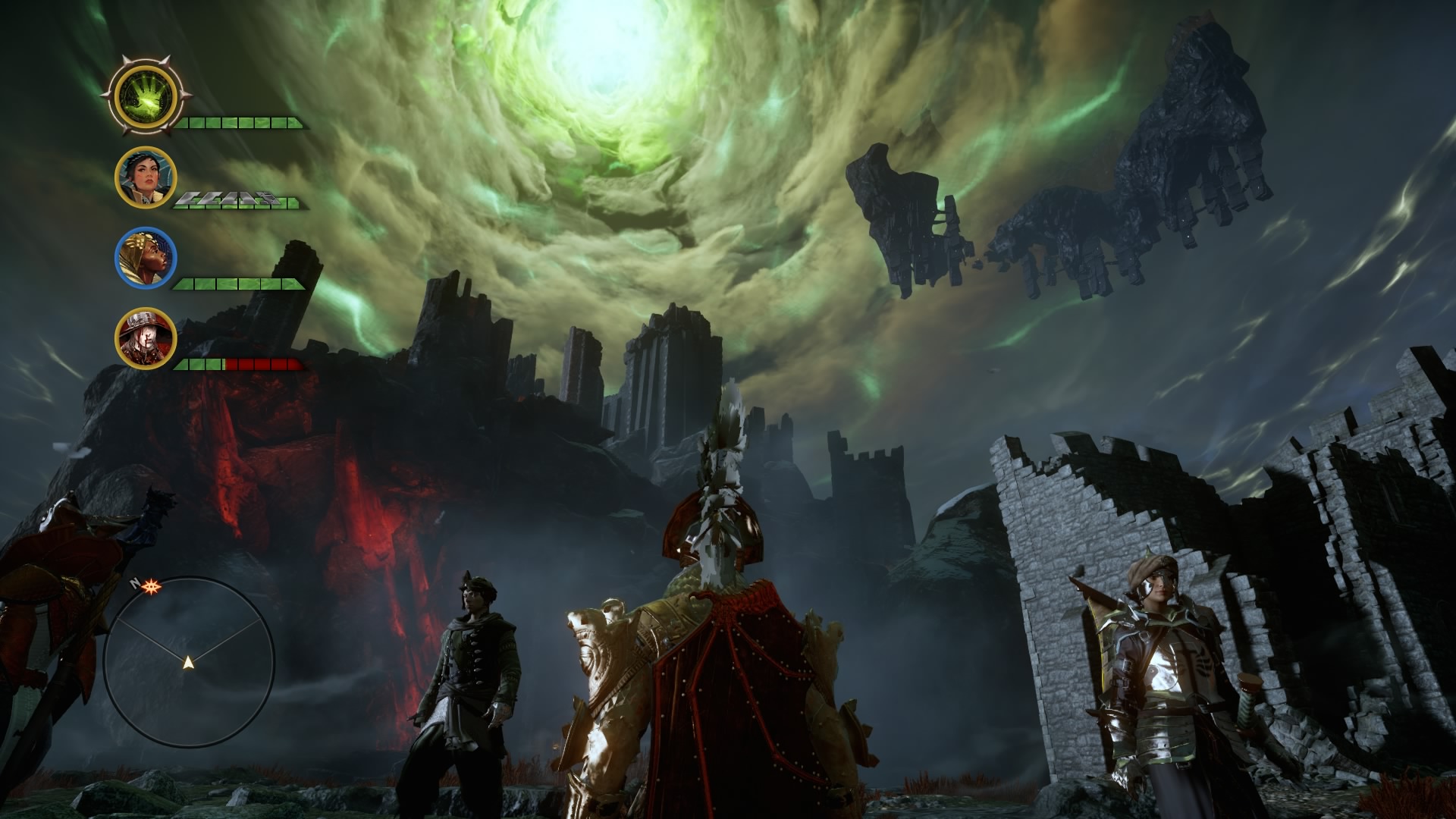Select the hat-wearing companion portrait
Screen dimensions: 1456x819
[146, 337]
